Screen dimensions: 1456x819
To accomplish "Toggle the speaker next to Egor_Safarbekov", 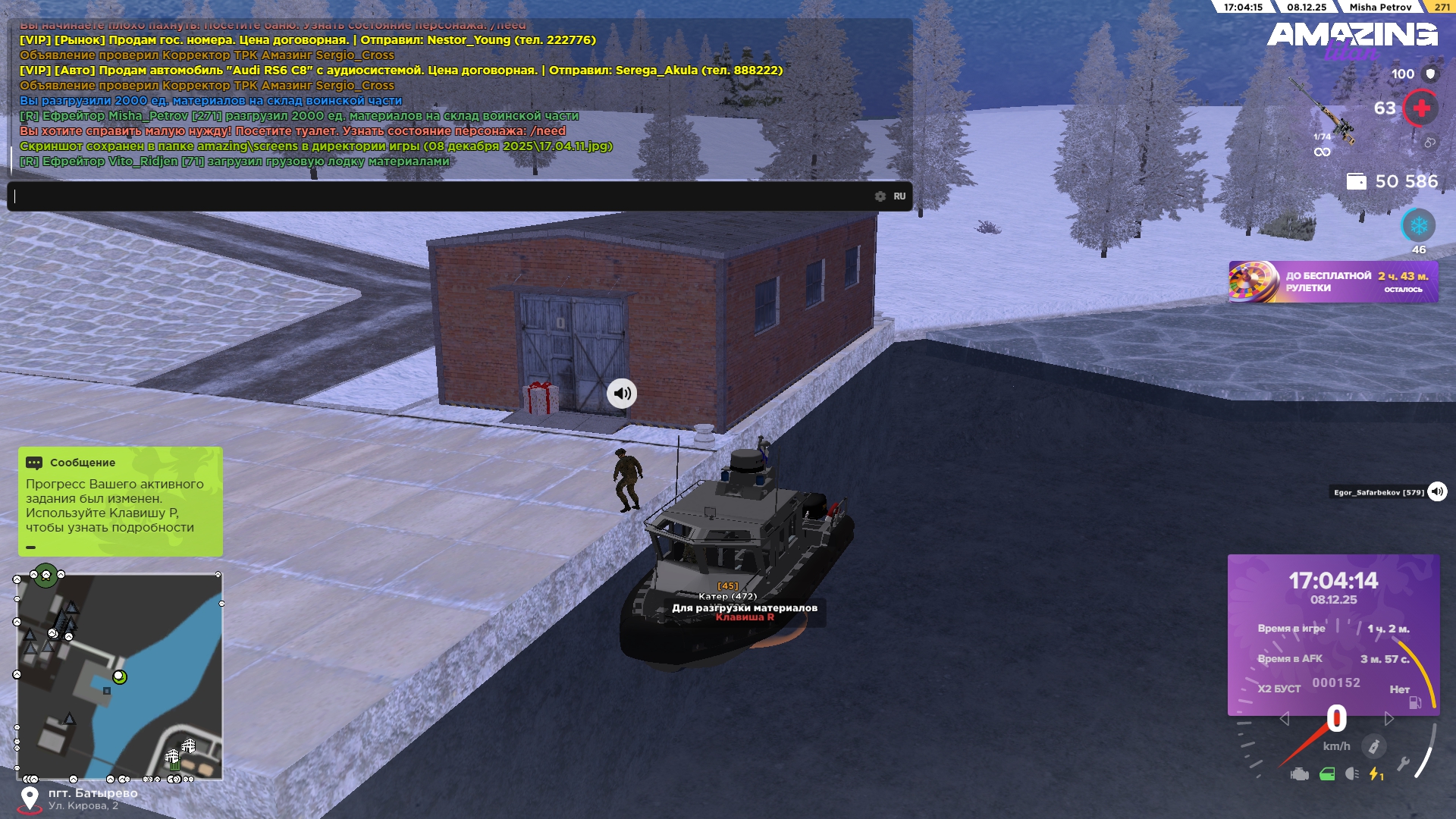I will click(1437, 491).
